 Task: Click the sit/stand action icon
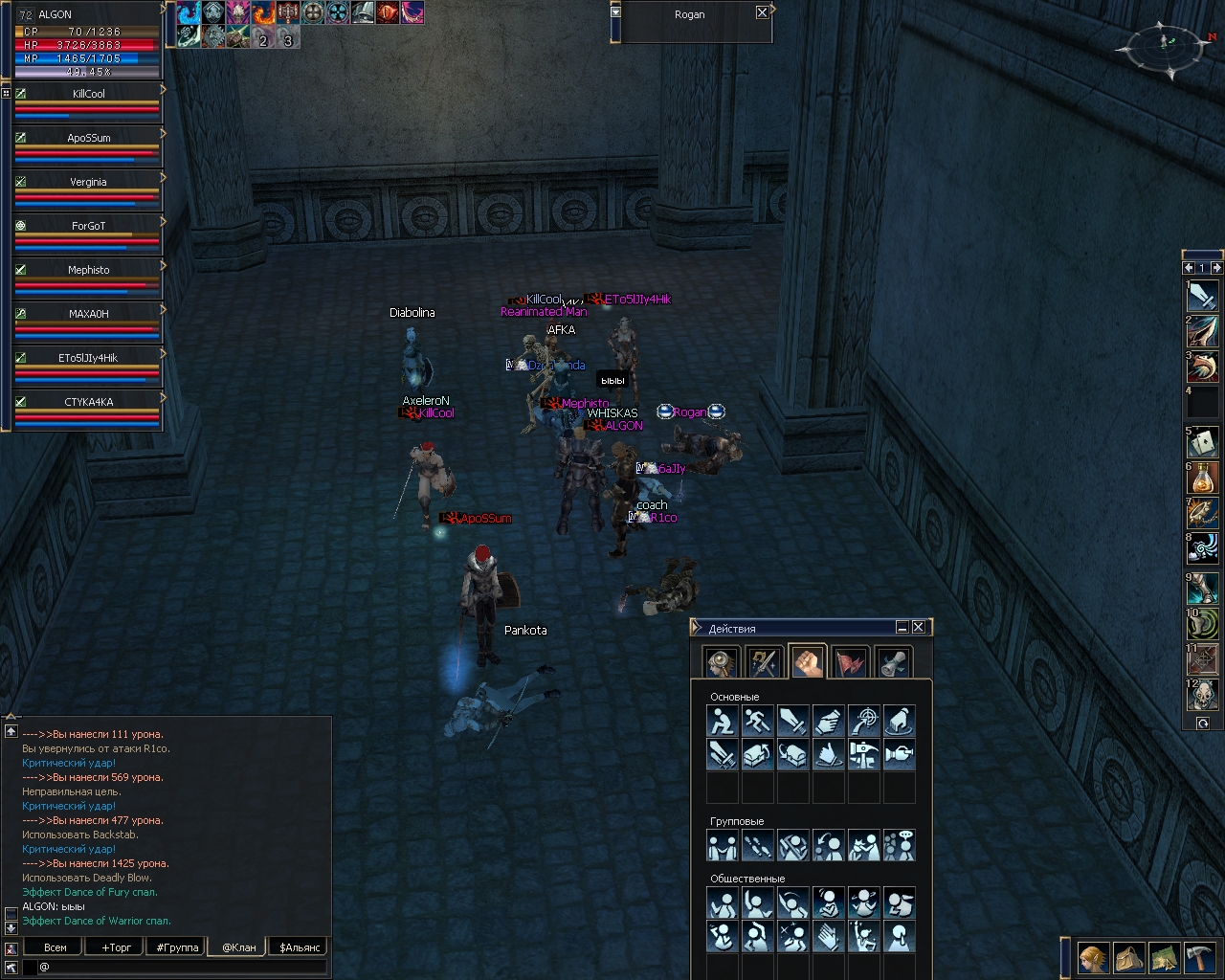tap(722, 721)
